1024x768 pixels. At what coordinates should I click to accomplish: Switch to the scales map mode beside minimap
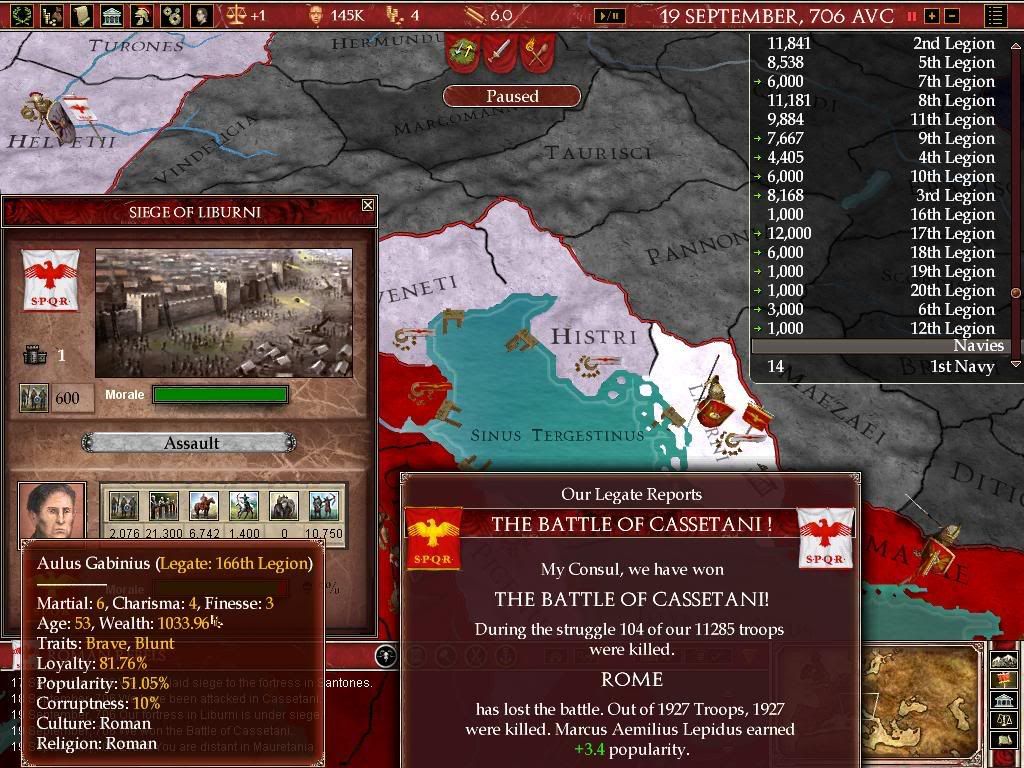point(1003,719)
